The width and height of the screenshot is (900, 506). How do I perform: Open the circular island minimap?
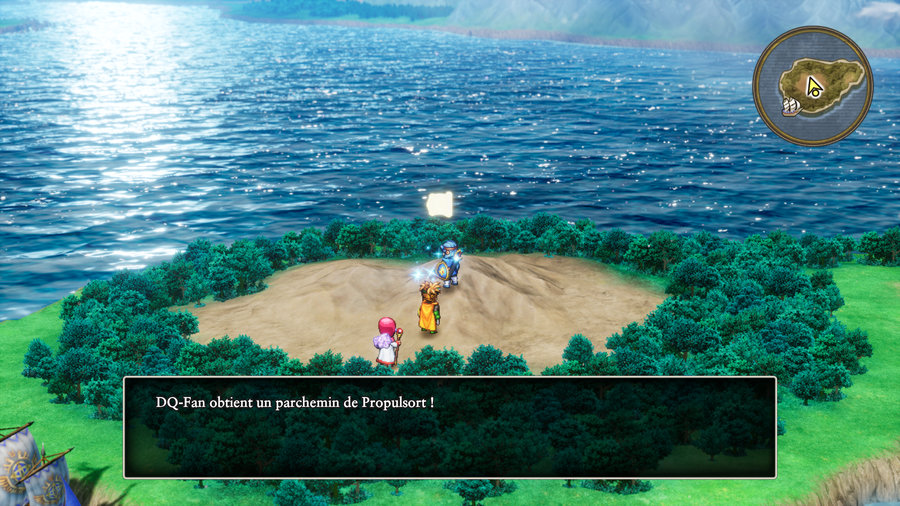tap(812, 85)
